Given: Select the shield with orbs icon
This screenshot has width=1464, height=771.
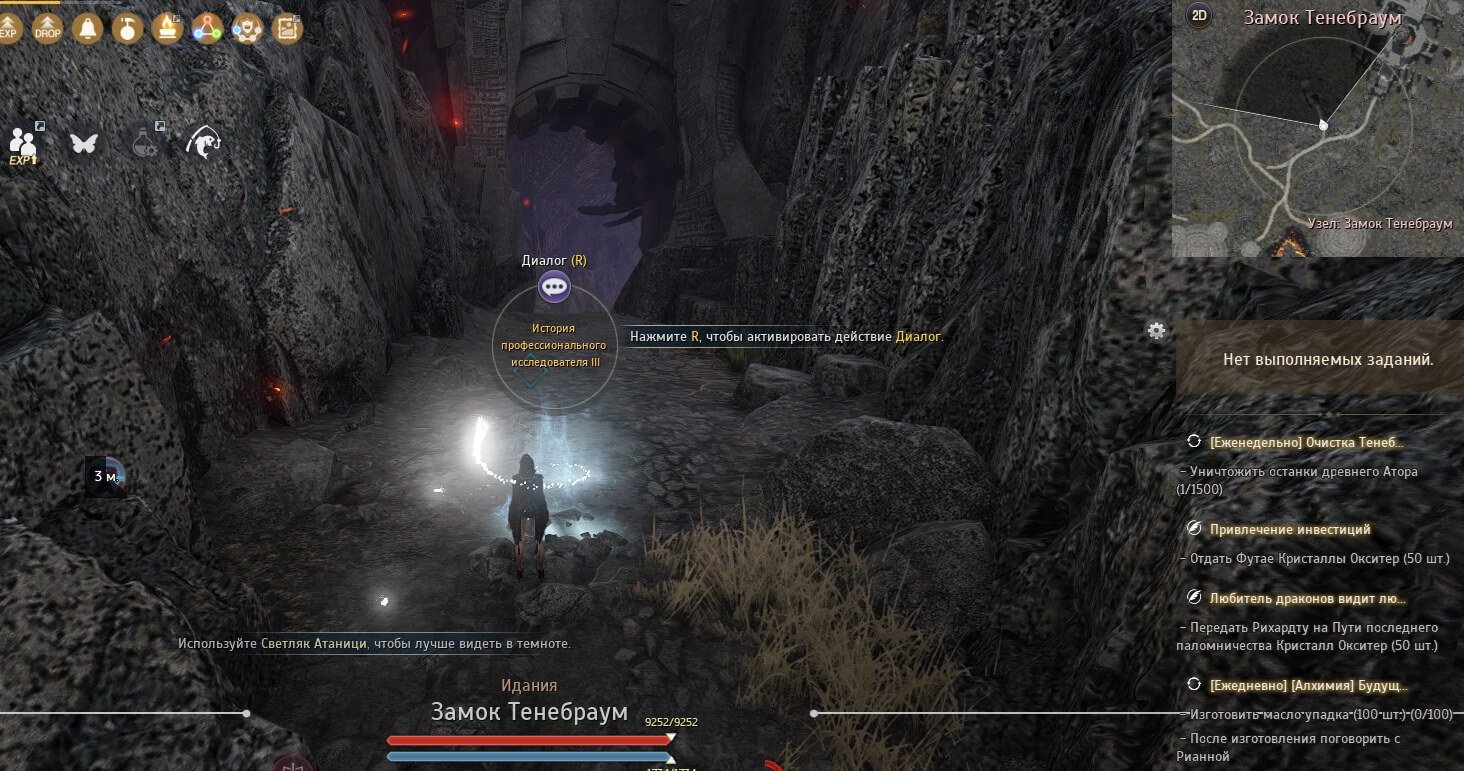Looking at the screenshot, I should coord(247,27).
